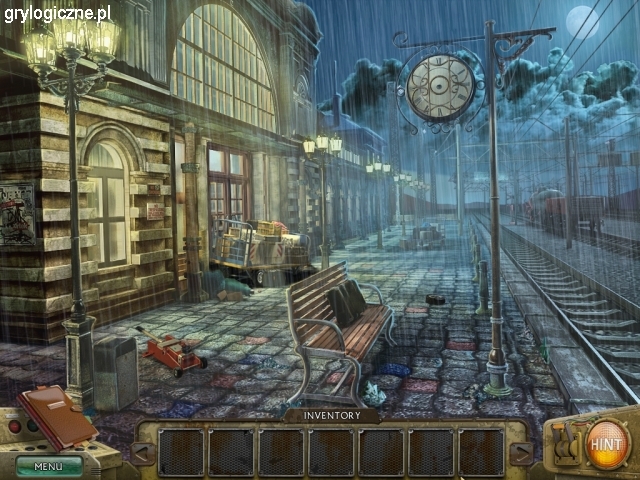Open the brown journal book
The image size is (640, 480).
56,415
